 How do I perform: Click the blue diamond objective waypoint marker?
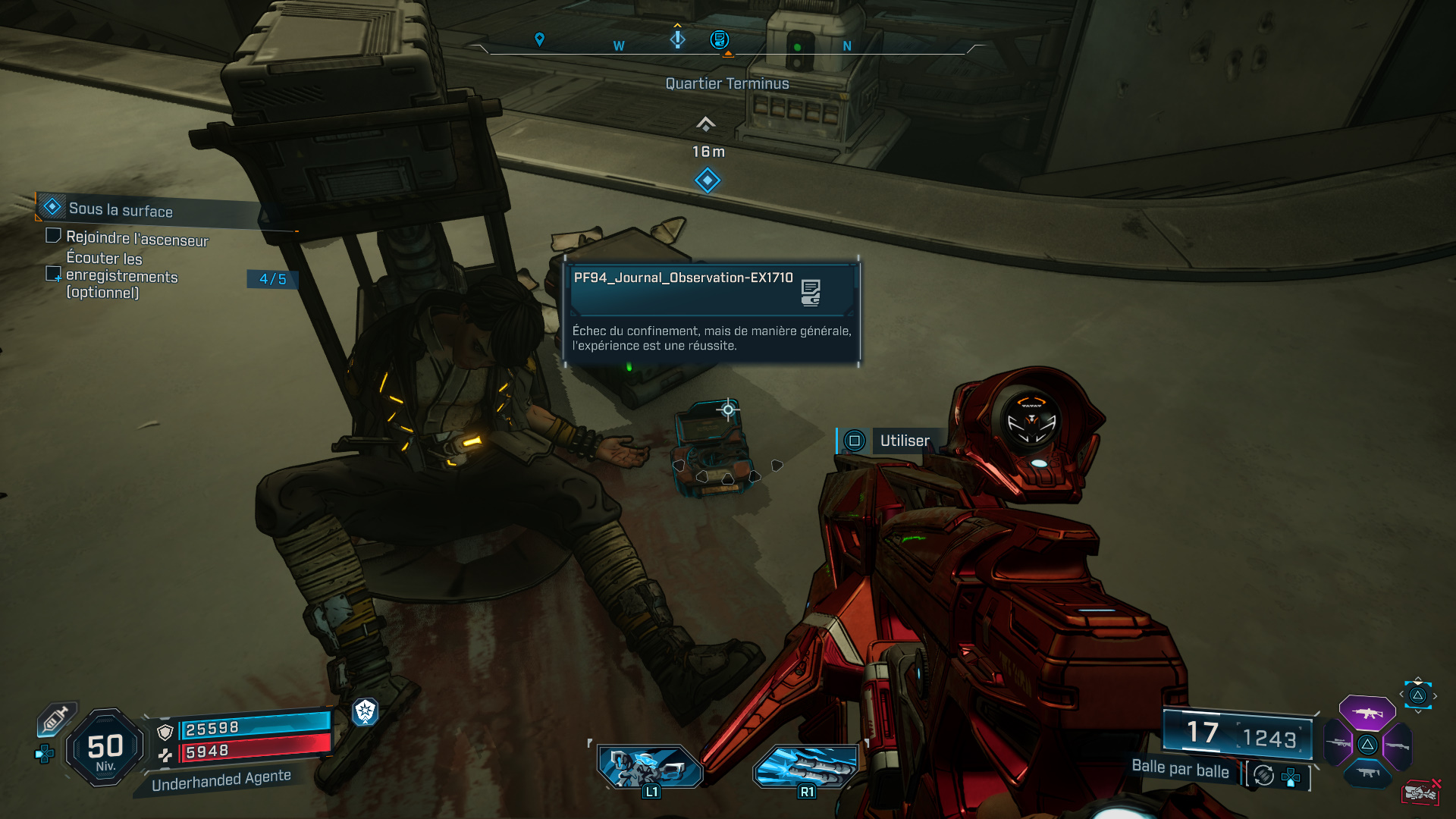click(x=707, y=180)
